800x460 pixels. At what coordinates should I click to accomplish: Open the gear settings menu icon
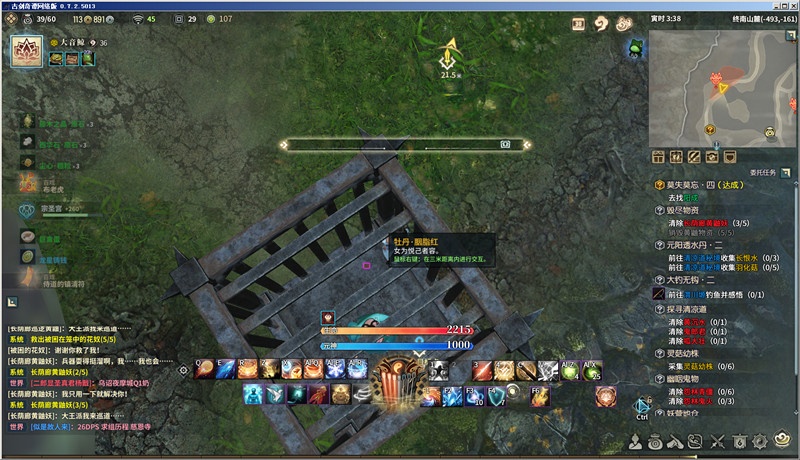[x=761, y=441]
